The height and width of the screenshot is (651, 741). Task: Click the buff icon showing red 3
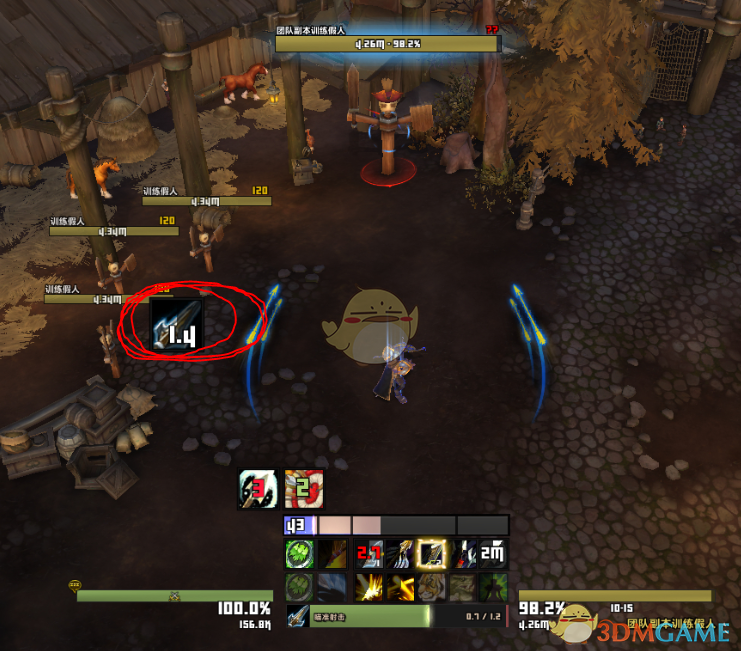[257, 489]
